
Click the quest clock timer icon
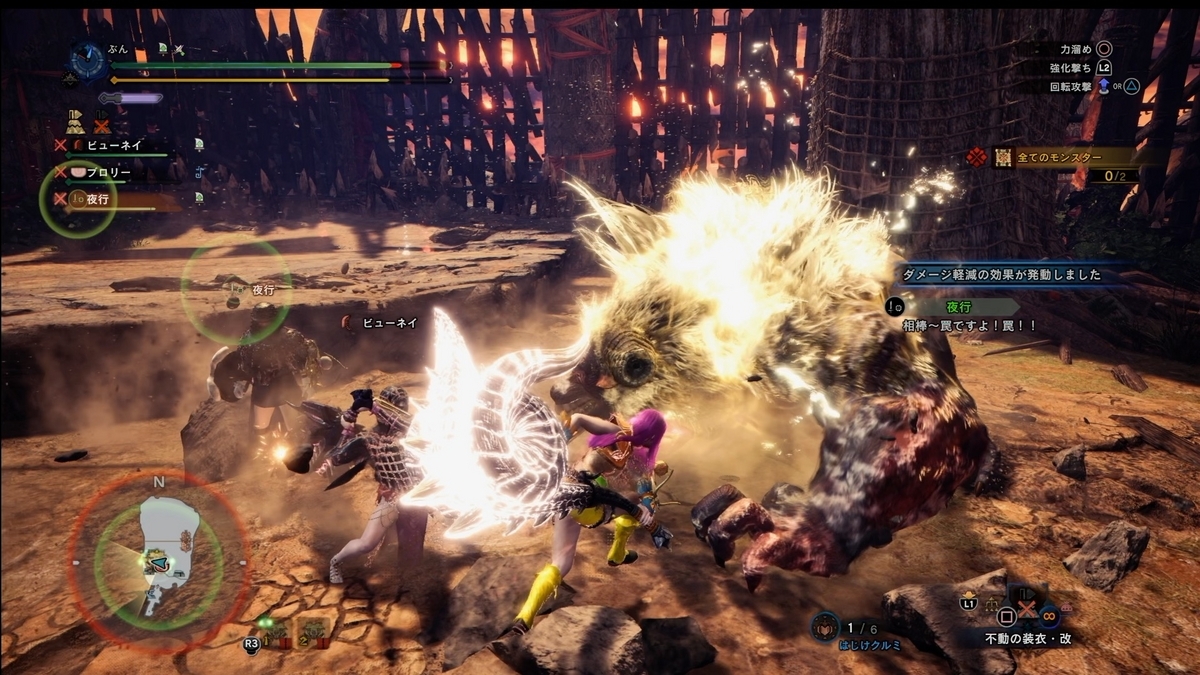pos(88,62)
